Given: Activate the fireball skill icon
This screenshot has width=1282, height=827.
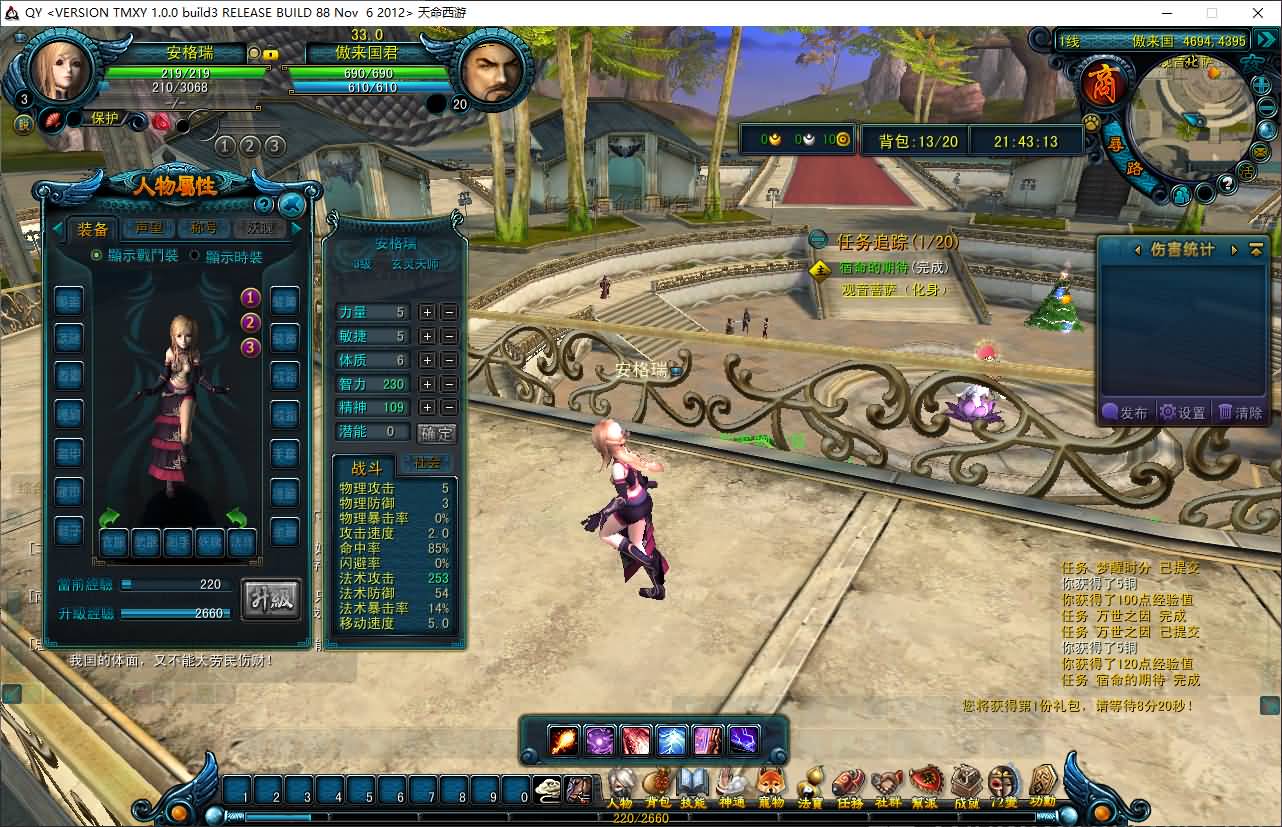Looking at the screenshot, I should click(x=564, y=740).
